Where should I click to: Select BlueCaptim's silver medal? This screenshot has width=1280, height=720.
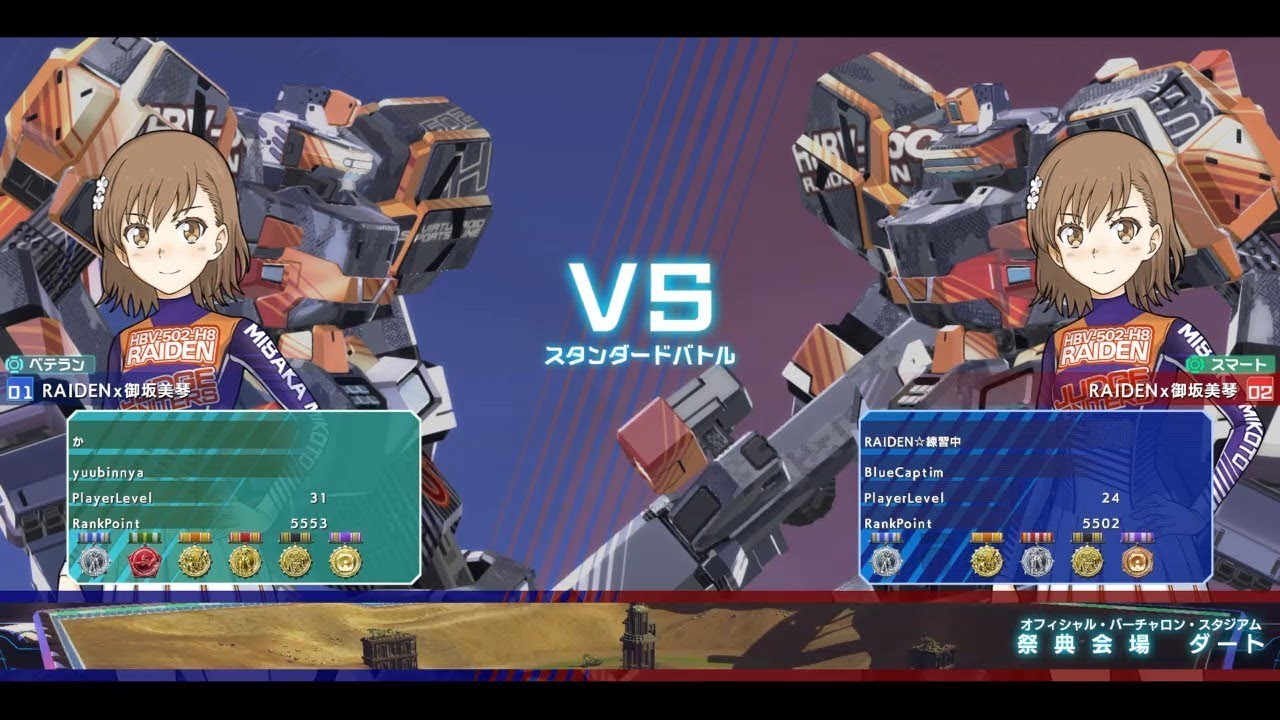click(x=886, y=558)
